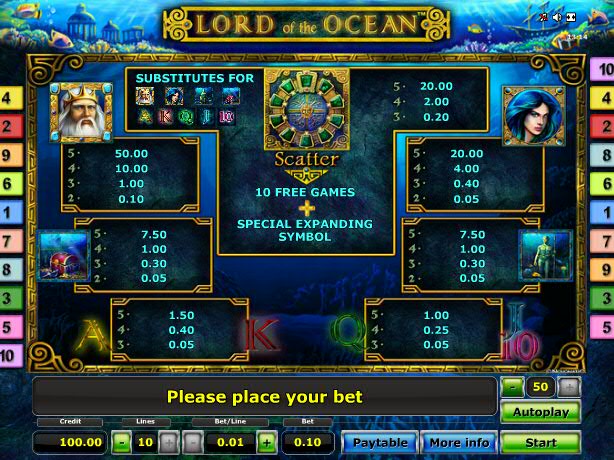Decrease the autoplay spin count of 50
The width and height of the screenshot is (614, 460).
[x=512, y=385]
